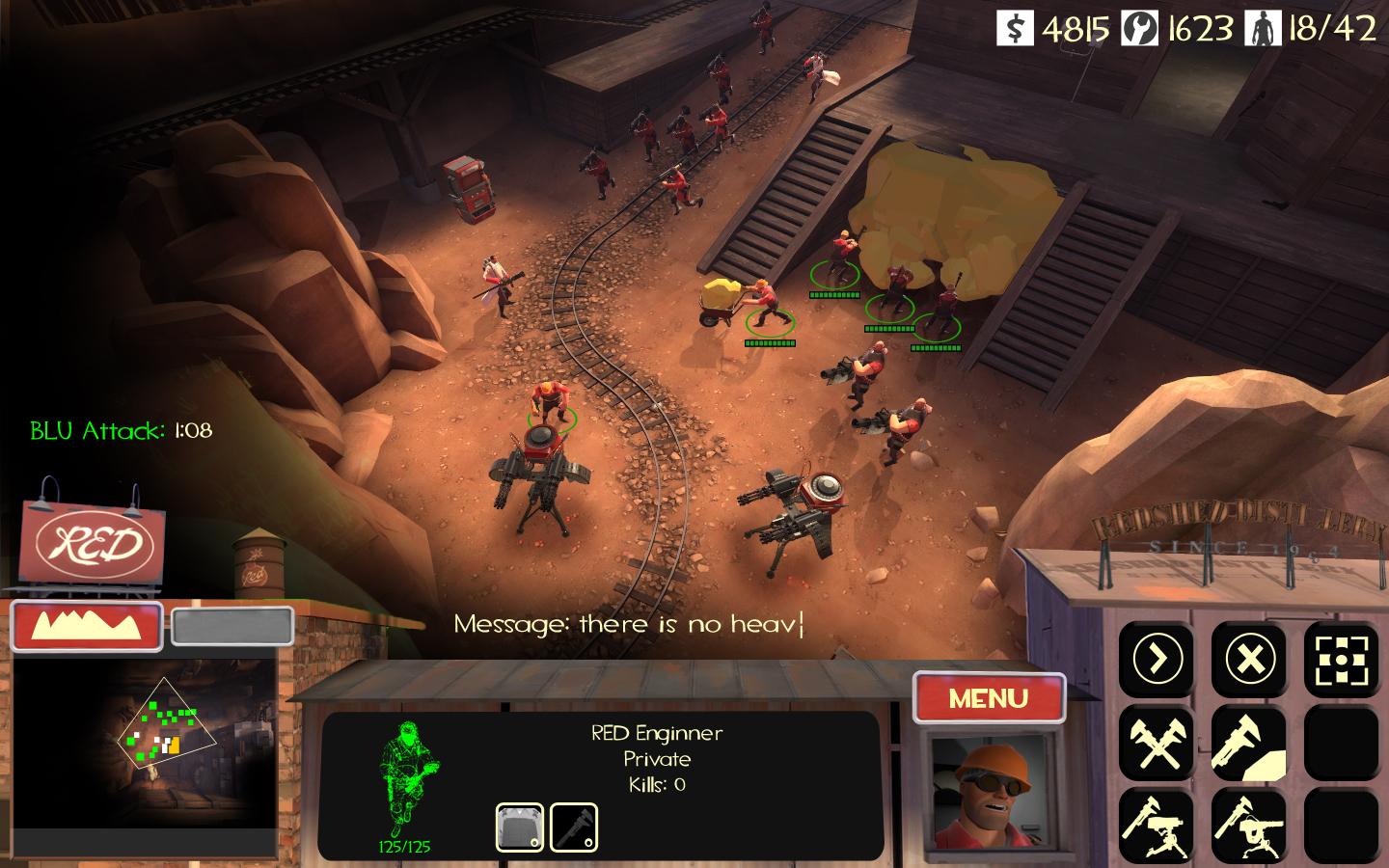Image resolution: width=1389 pixels, height=868 pixels.
Task: Activate the single wrench gather command
Action: tap(1249, 744)
